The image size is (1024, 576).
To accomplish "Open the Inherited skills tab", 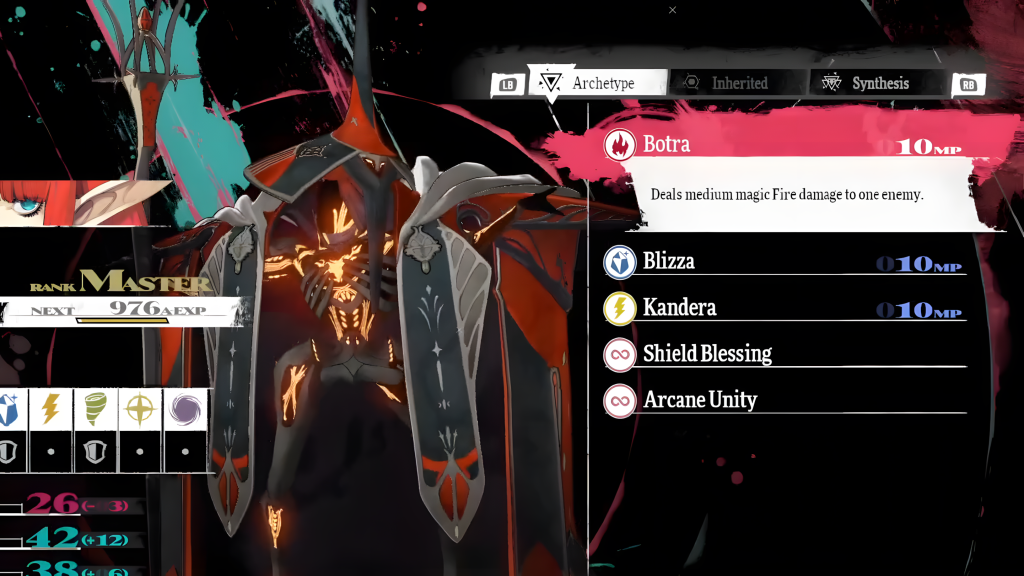I will [739, 84].
